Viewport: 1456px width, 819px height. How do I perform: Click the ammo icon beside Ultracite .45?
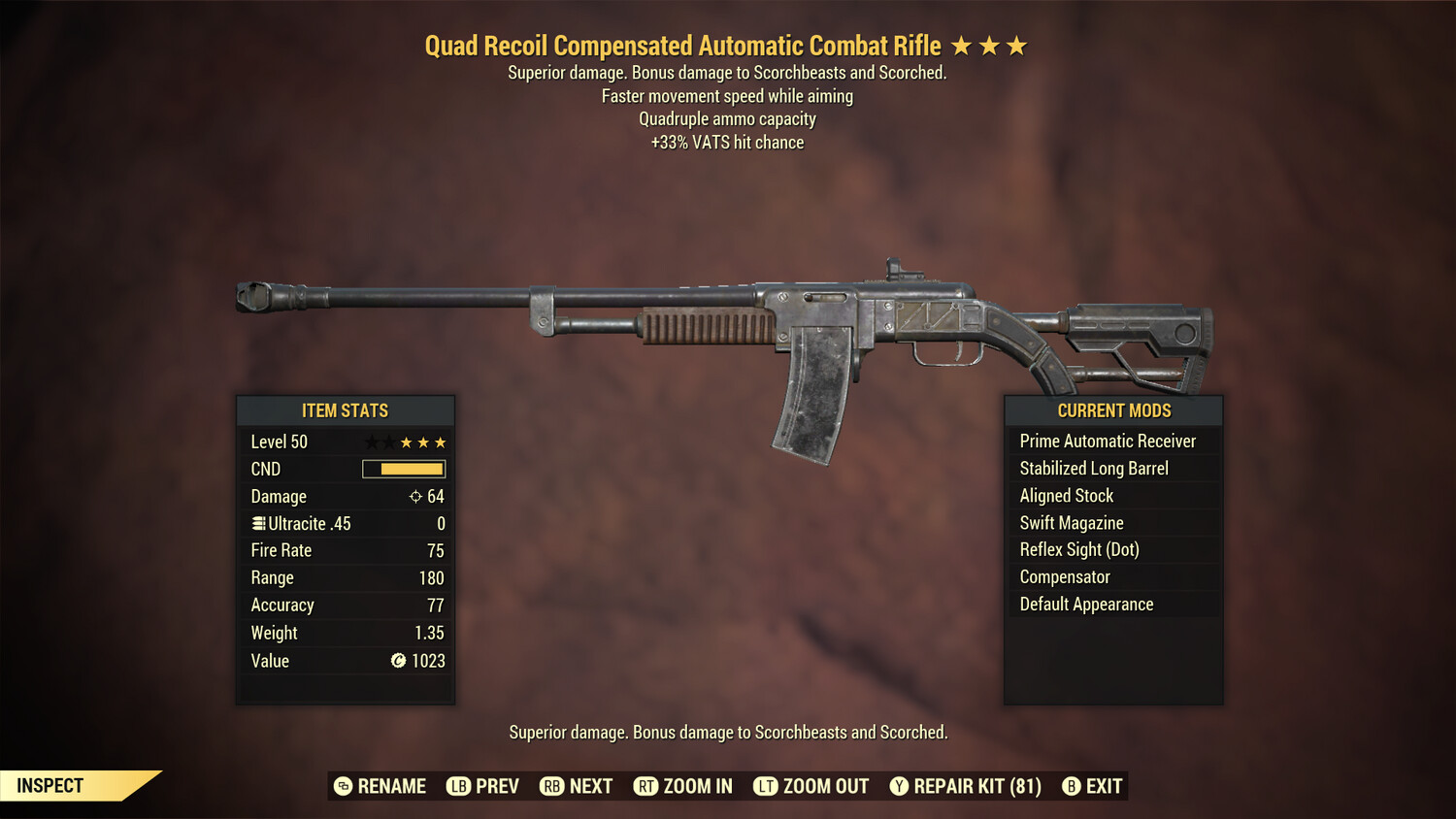tap(257, 523)
